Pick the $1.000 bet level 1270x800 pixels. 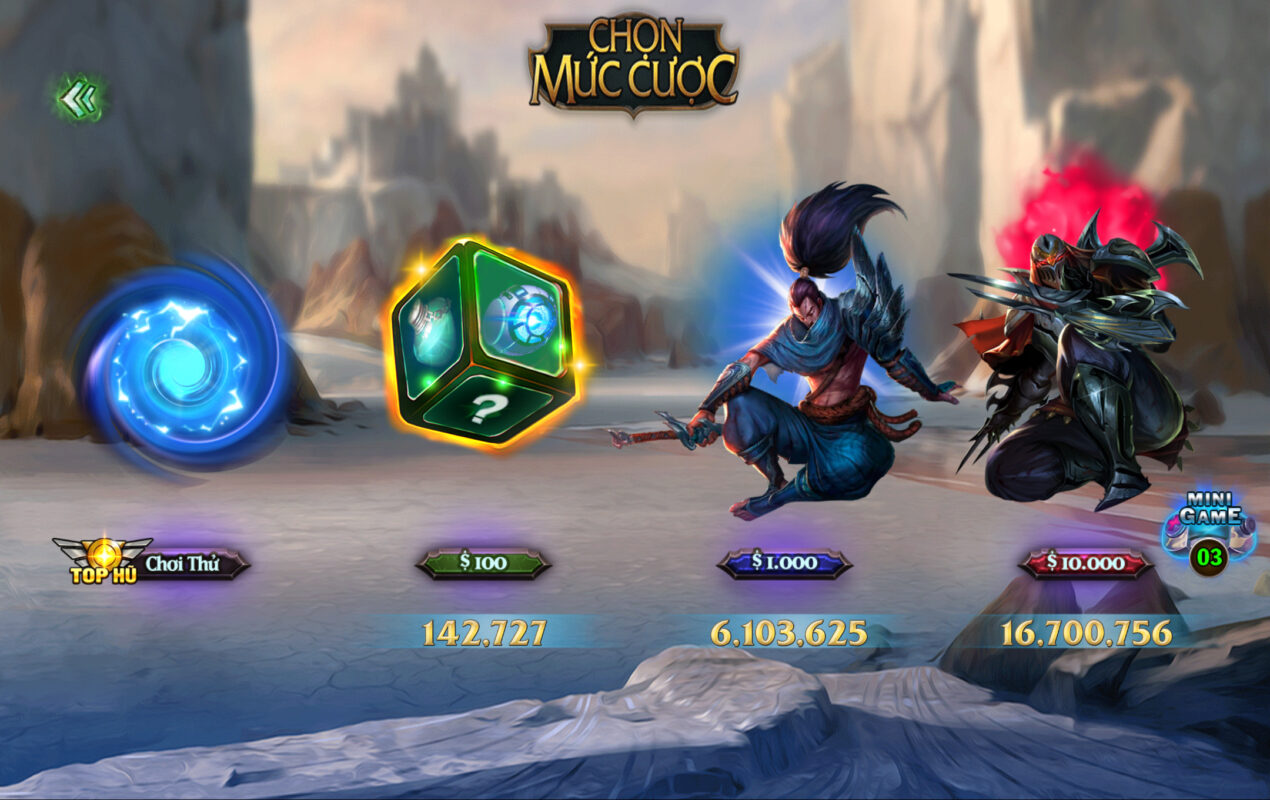tap(784, 563)
